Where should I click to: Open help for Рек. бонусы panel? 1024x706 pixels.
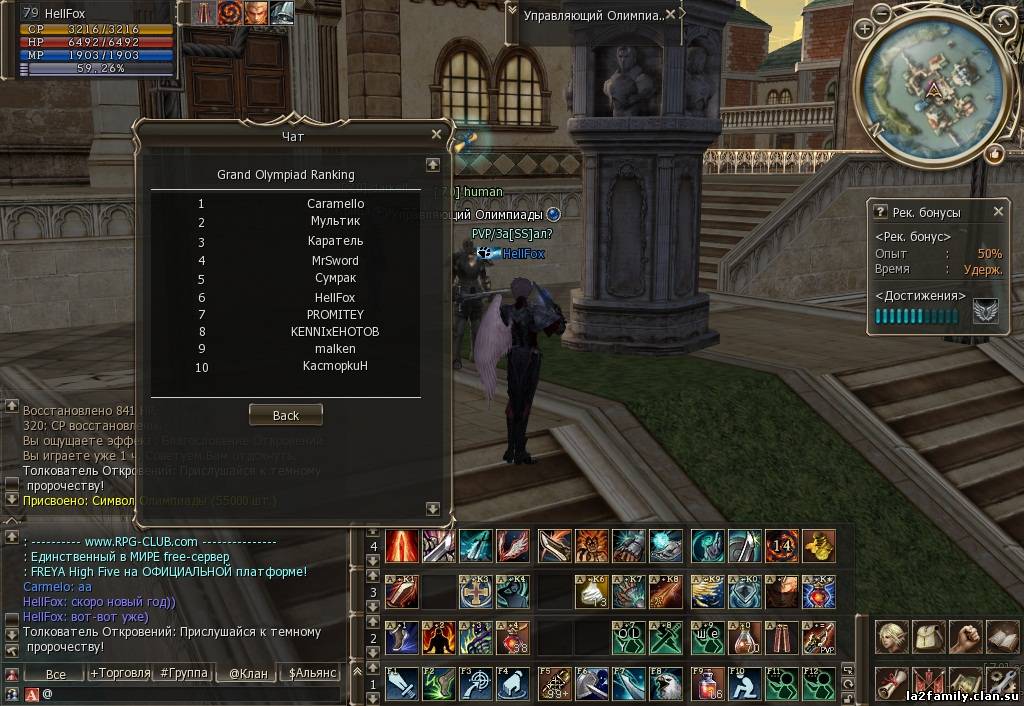click(880, 212)
